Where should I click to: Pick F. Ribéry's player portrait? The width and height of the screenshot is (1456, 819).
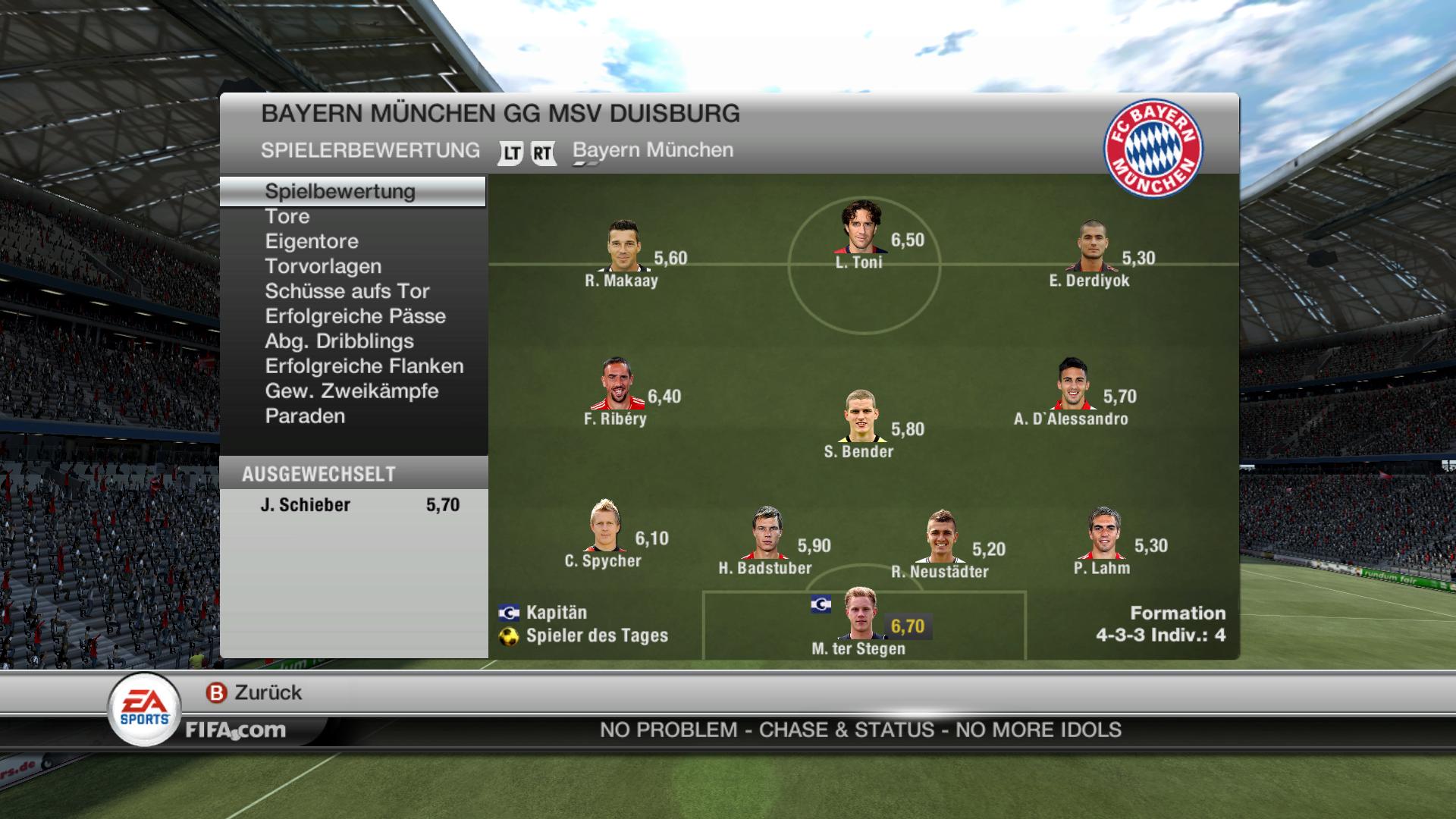(x=618, y=384)
